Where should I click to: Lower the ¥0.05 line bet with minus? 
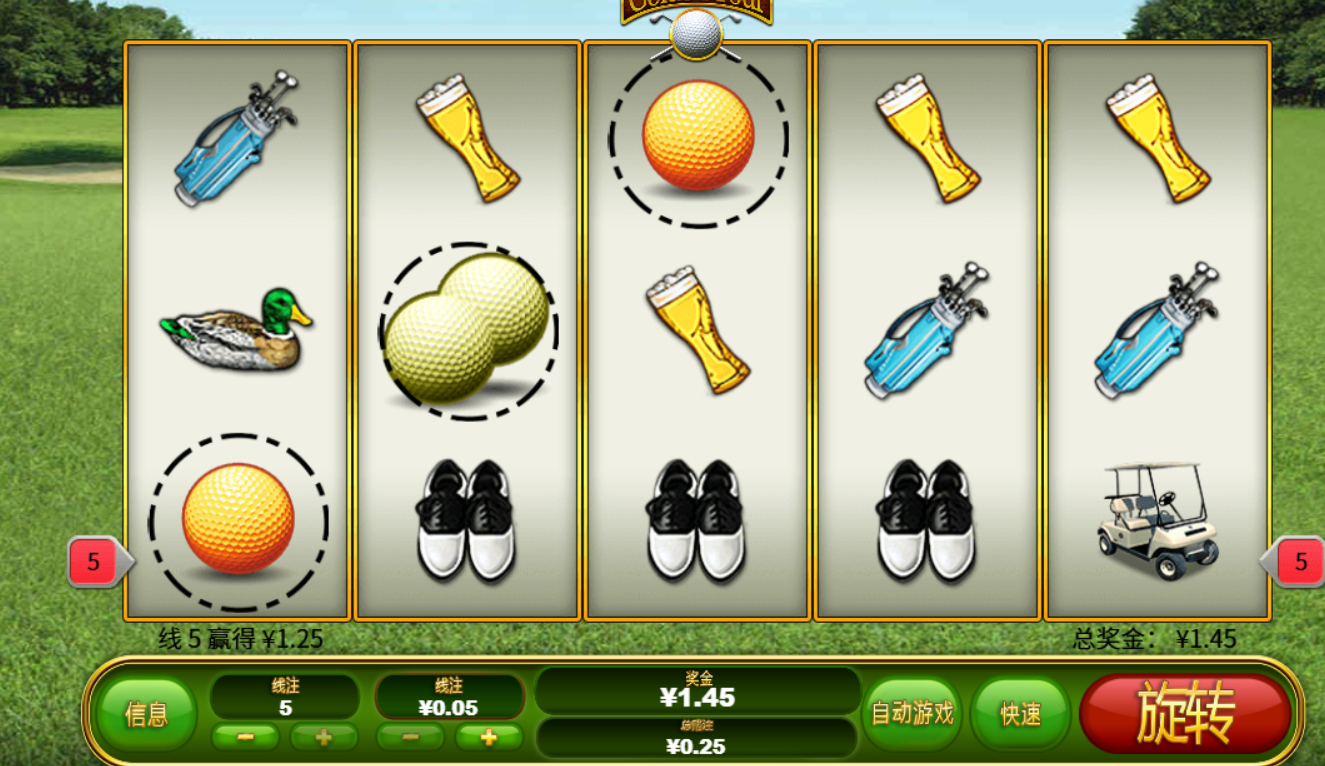pyautogui.click(x=410, y=738)
